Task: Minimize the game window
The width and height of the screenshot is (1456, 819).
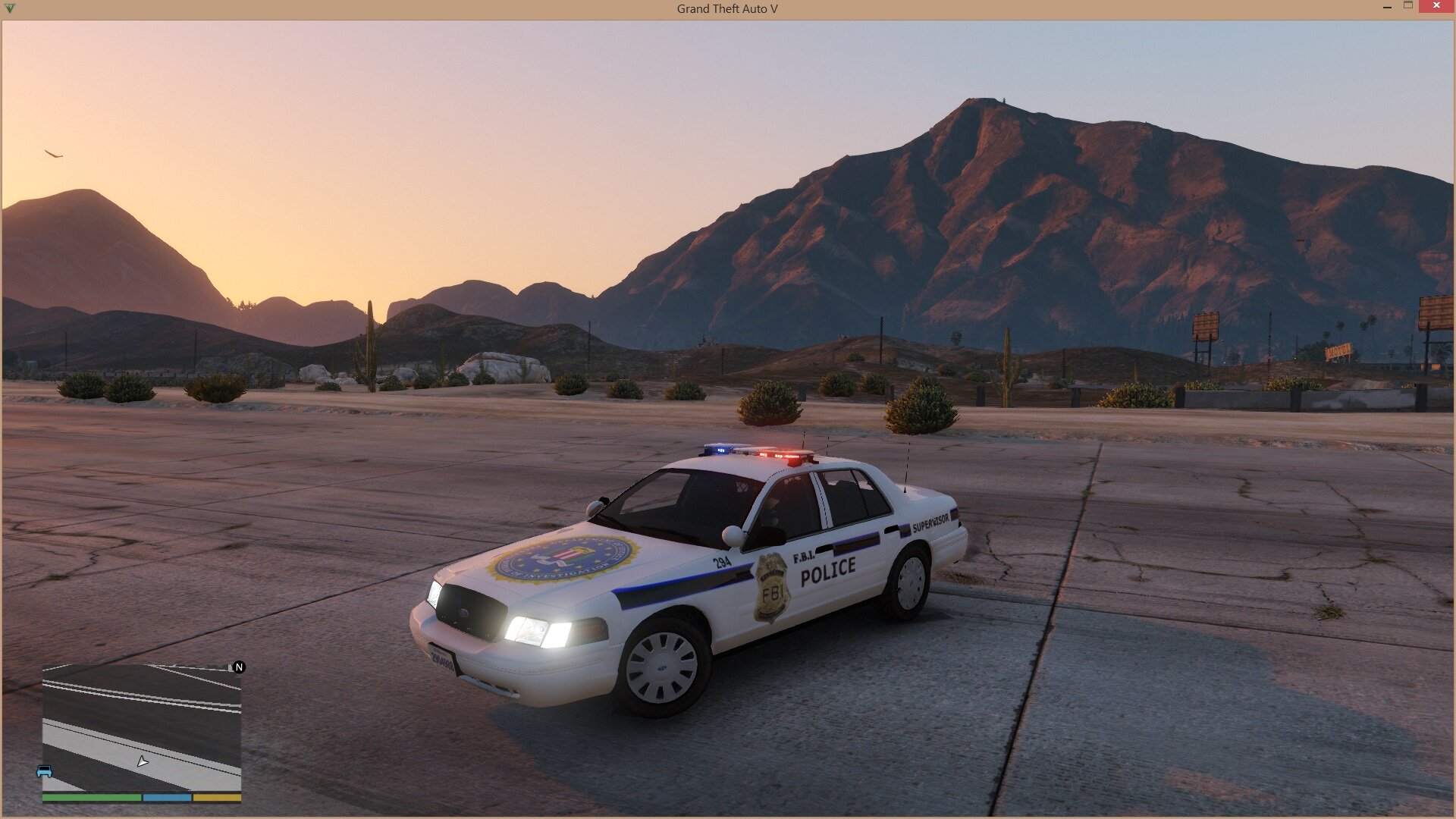Action: tap(1387, 7)
